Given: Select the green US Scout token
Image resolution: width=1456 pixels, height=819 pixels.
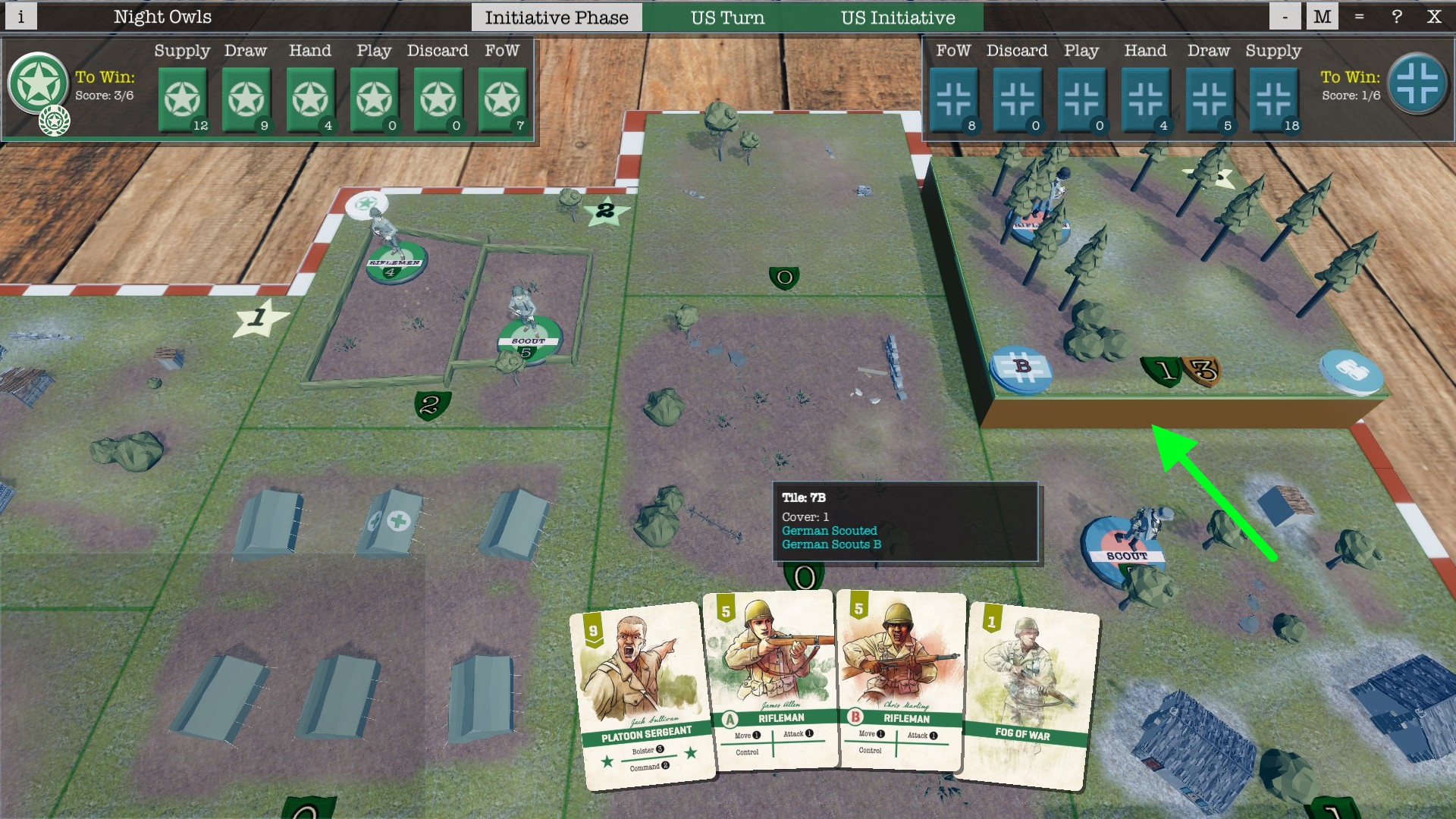Looking at the screenshot, I should pos(529,339).
